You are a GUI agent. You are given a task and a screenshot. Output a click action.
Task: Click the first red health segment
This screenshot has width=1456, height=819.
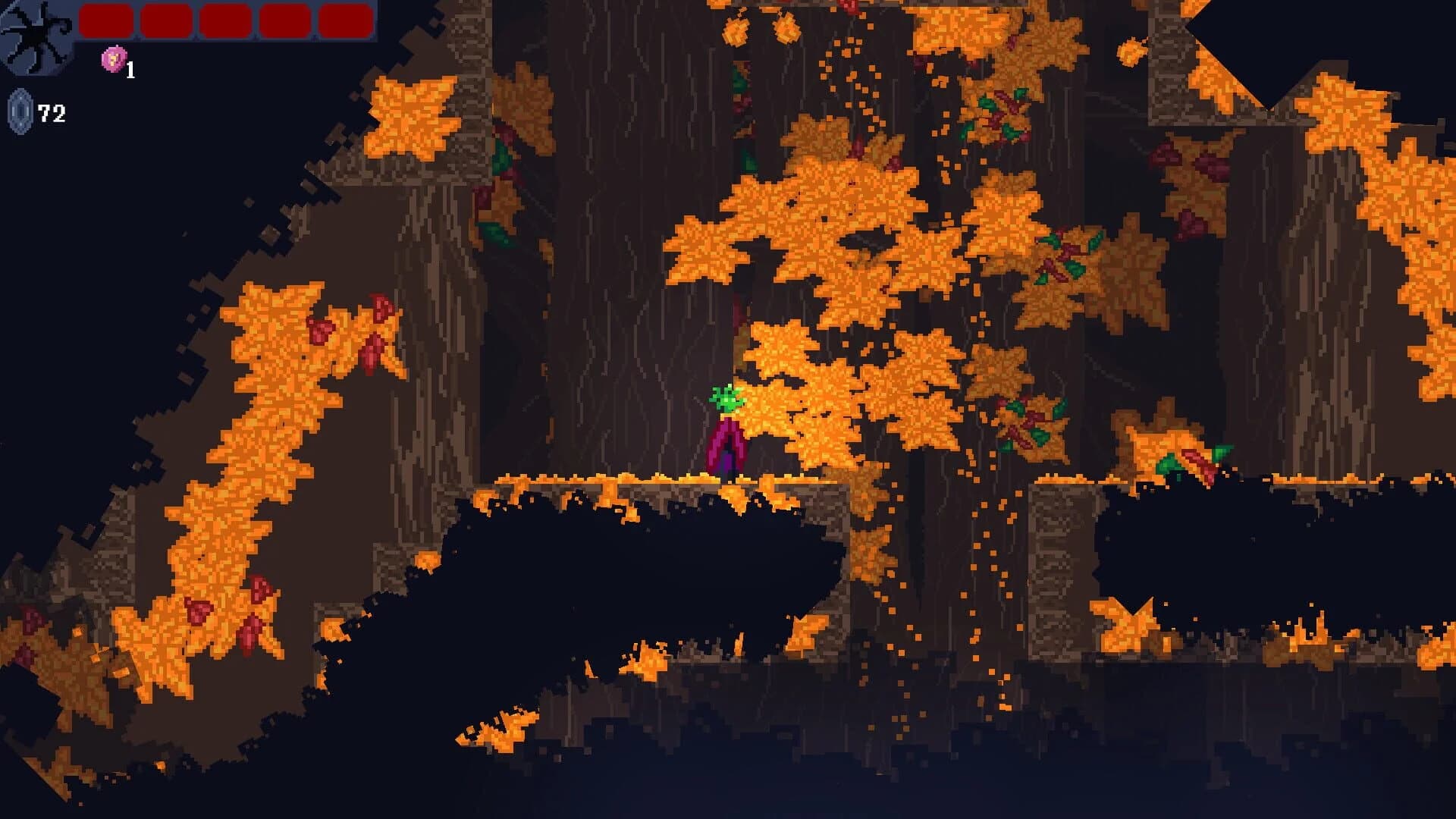point(105,20)
